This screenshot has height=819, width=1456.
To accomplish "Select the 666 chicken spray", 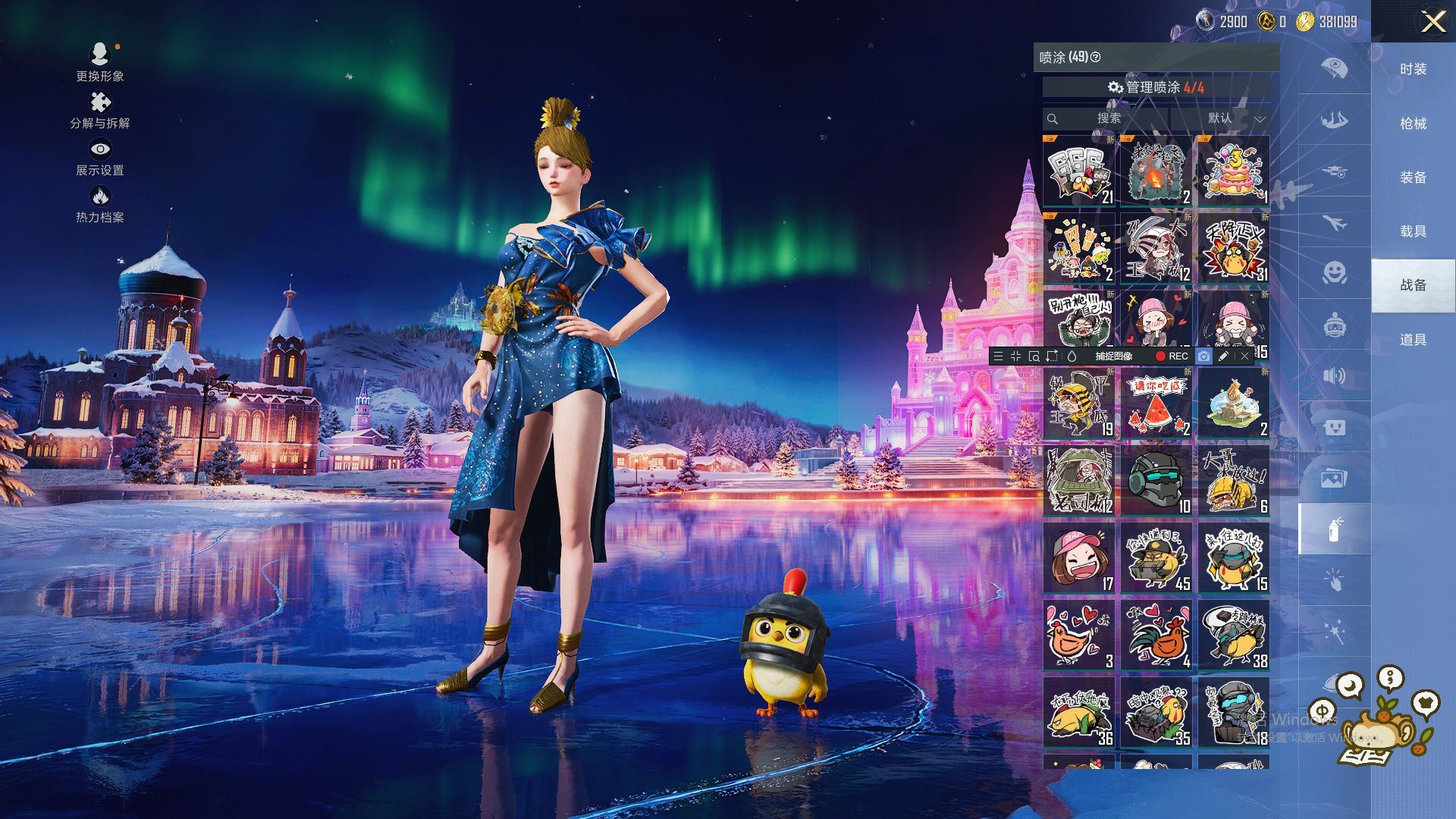I will (x=1078, y=171).
